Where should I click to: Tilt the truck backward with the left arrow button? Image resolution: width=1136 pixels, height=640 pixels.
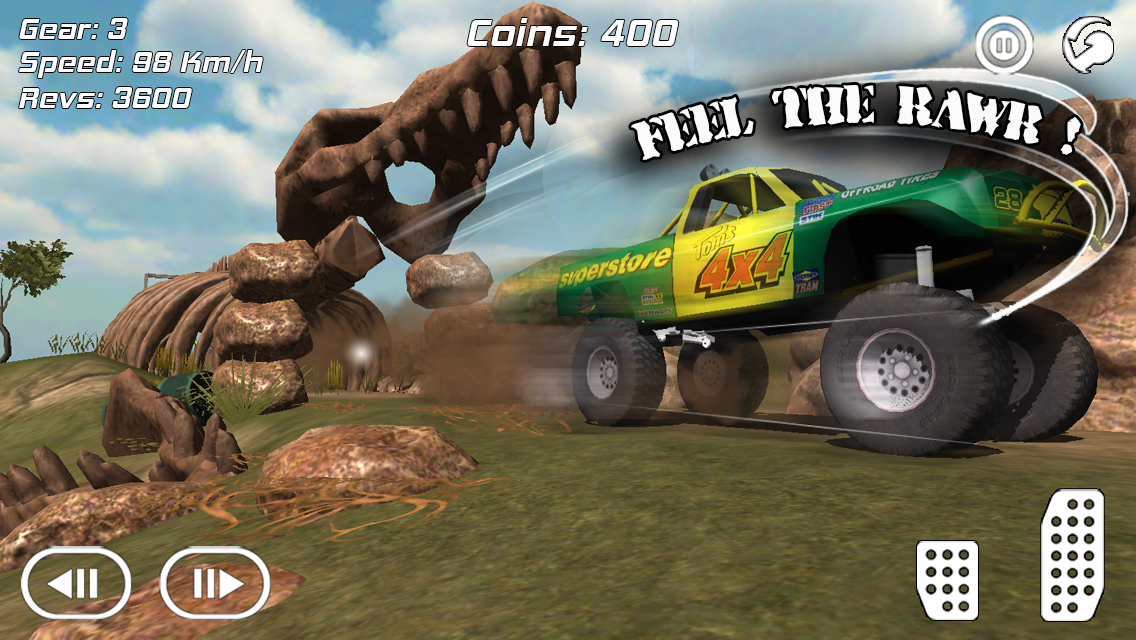pos(76,582)
